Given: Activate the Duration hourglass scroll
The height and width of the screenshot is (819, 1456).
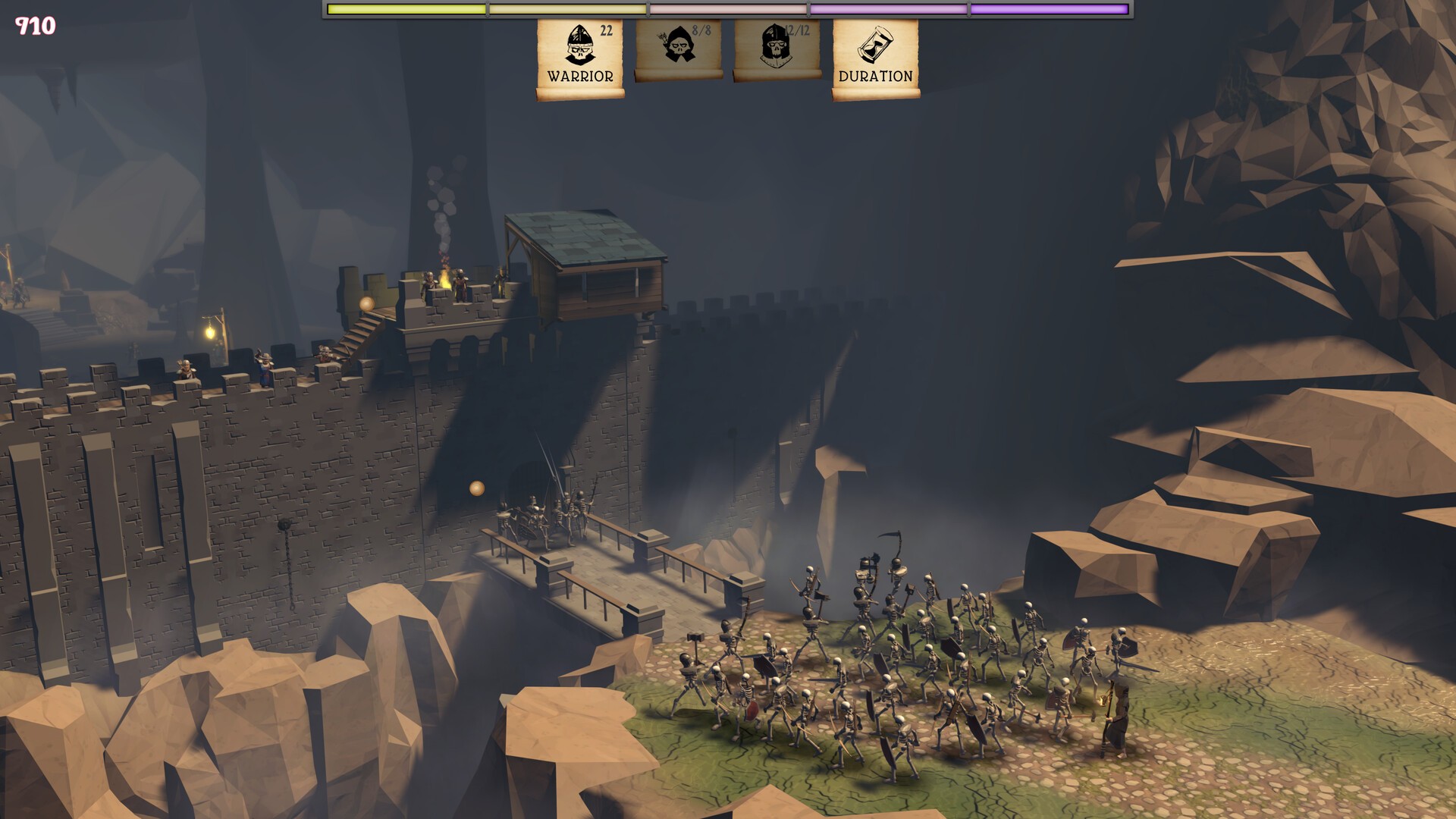Looking at the screenshot, I should pyautogui.click(x=876, y=58).
